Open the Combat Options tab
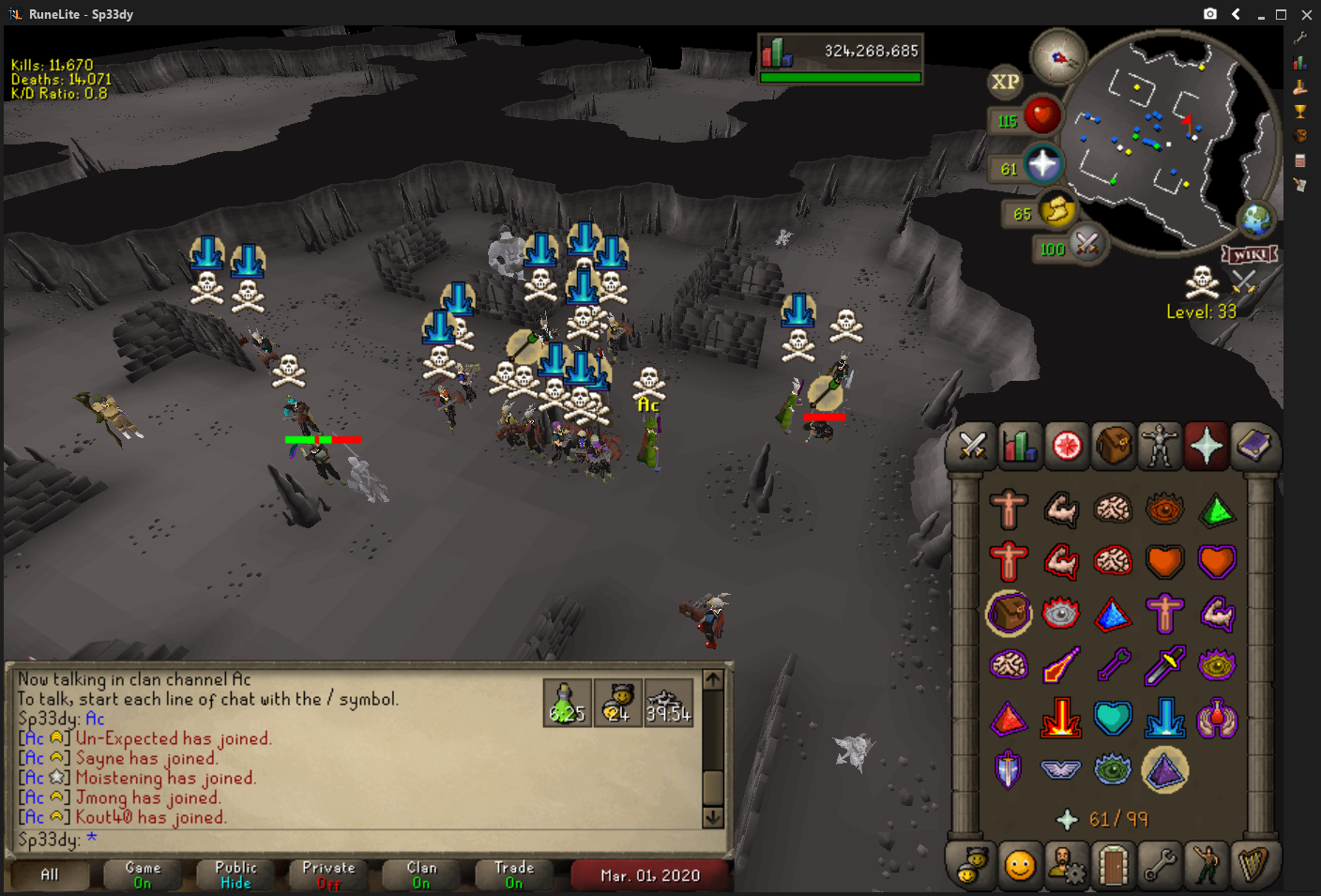This screenshot has width=1321, height=896. tap(972, 447)
